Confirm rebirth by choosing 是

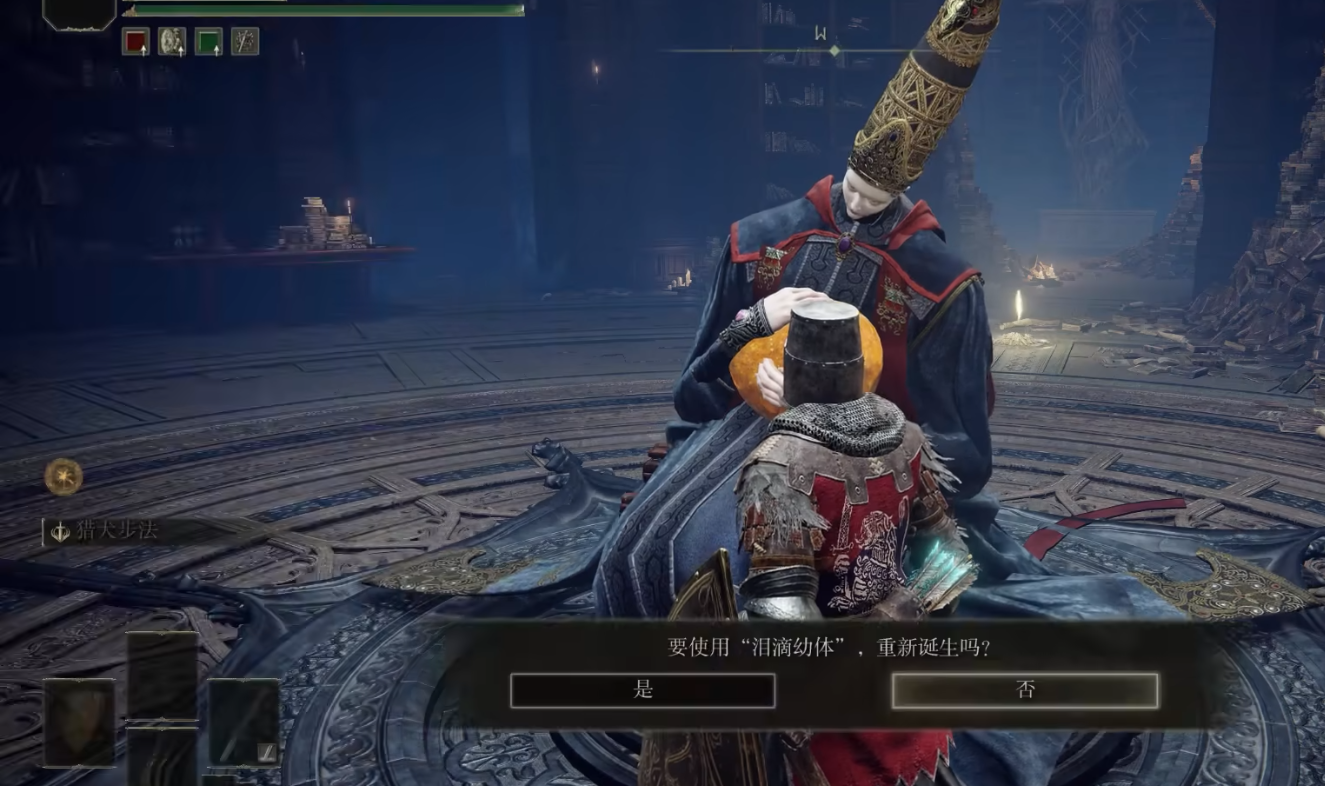[642, 690]
